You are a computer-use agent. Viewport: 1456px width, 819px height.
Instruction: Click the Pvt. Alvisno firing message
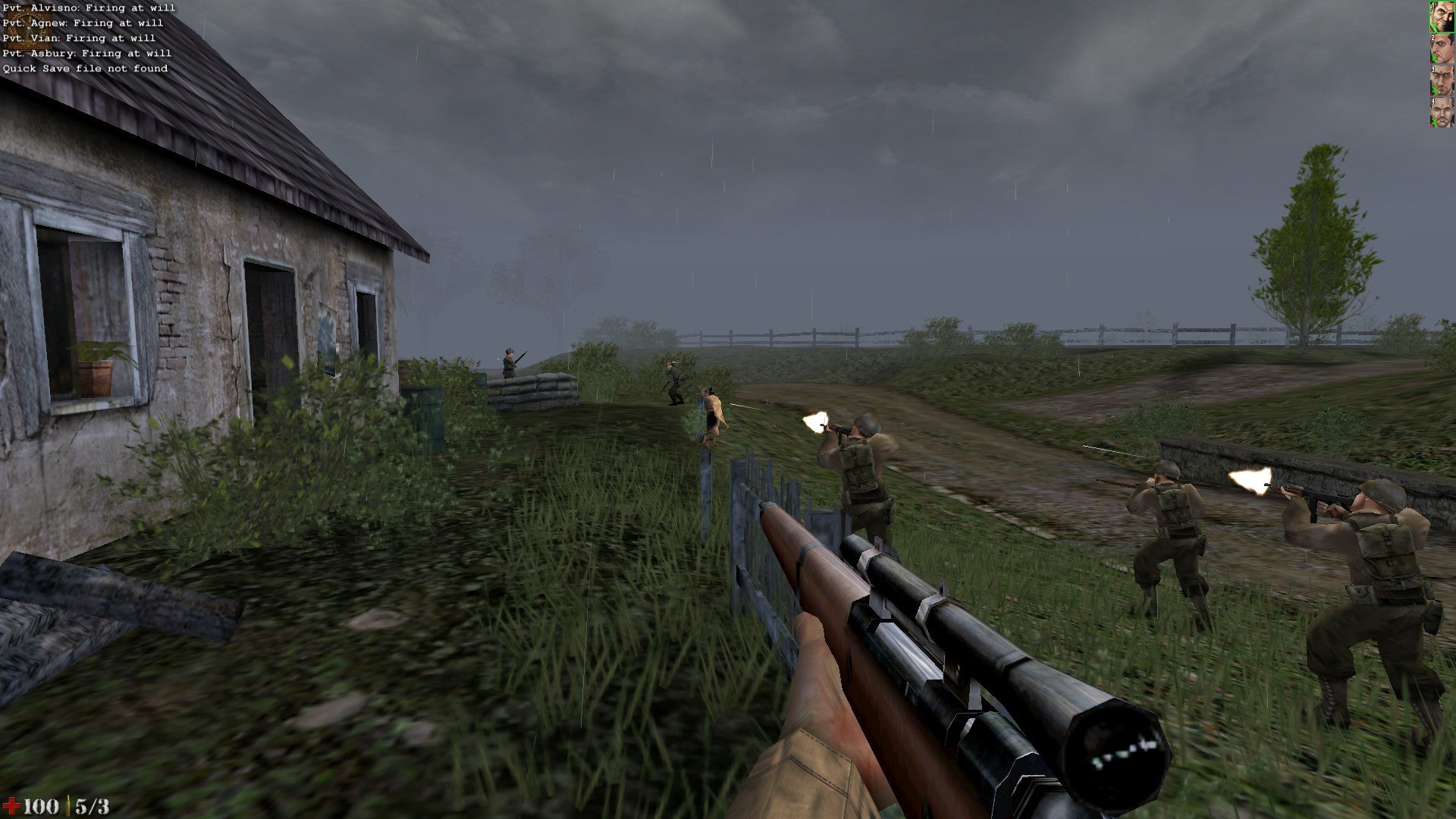[x=89, y=7]
